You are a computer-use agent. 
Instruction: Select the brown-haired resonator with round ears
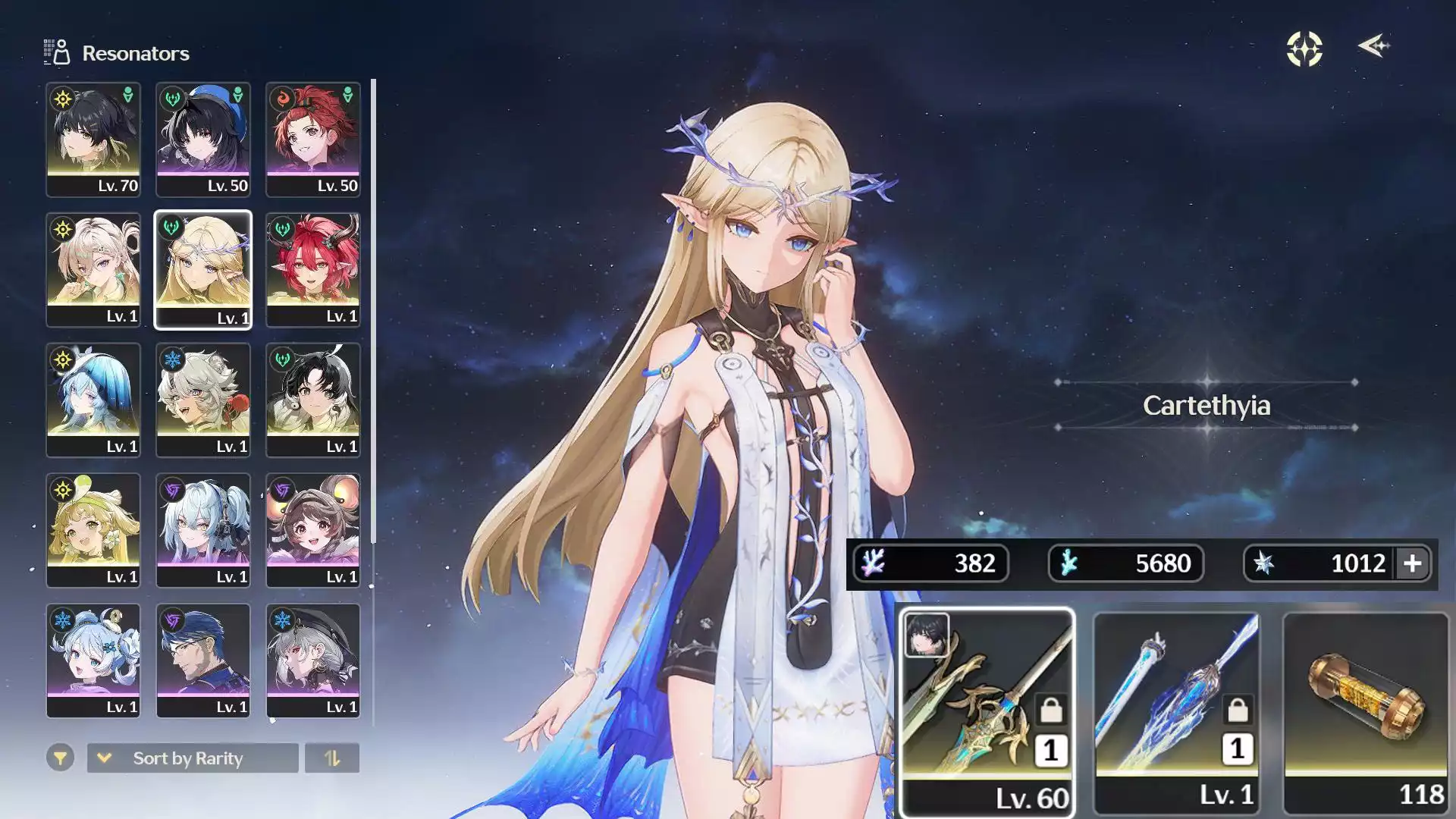[x=312, y=530]
